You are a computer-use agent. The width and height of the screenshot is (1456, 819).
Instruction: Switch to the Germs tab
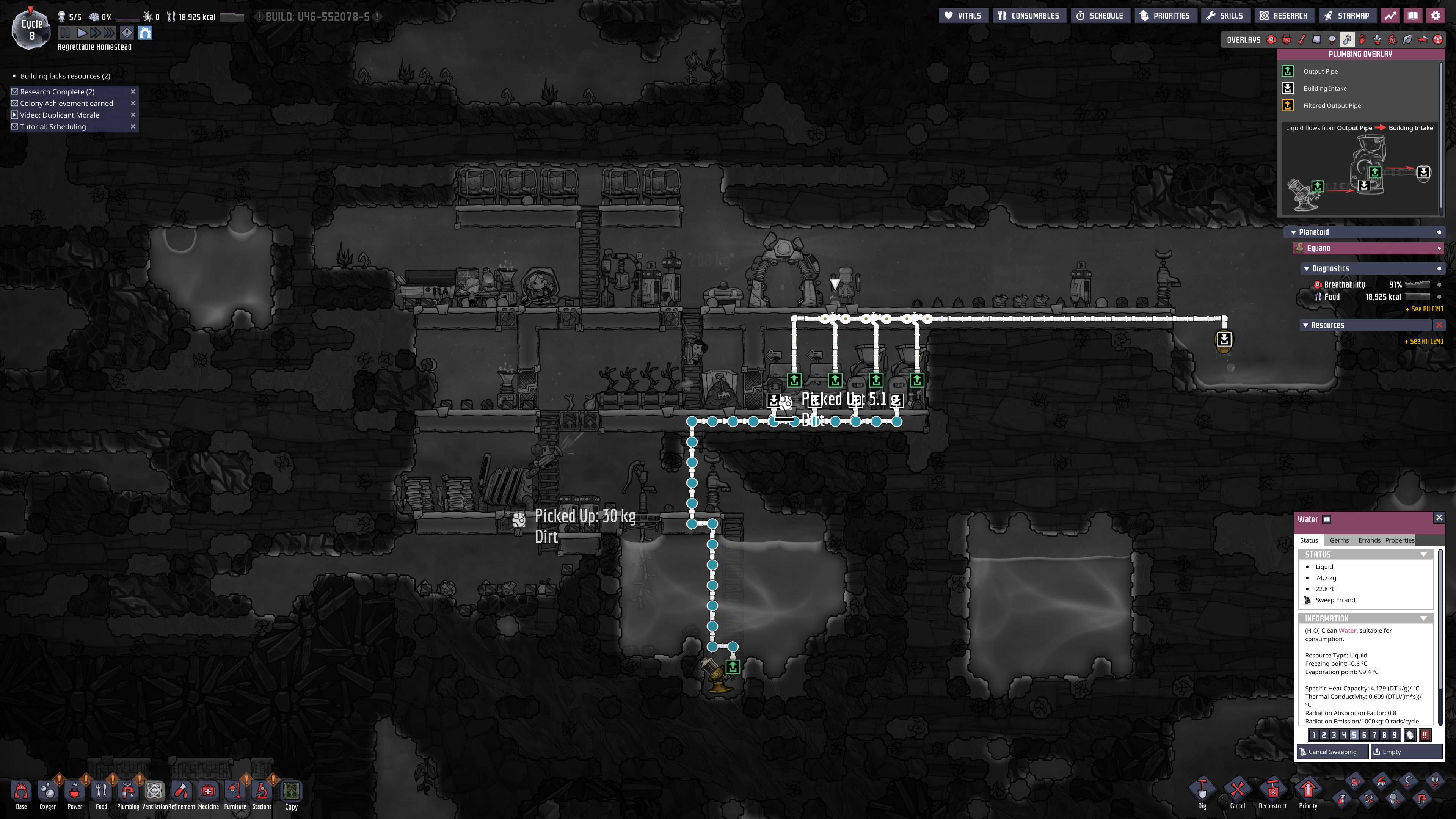(x=1339, y=540)
